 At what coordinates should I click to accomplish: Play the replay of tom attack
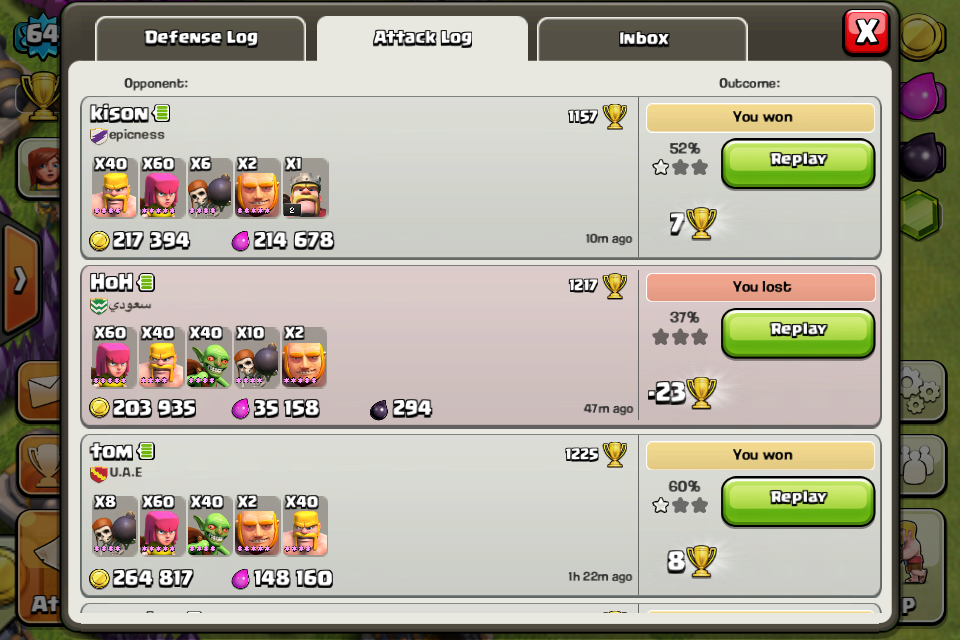pos(798,499)
